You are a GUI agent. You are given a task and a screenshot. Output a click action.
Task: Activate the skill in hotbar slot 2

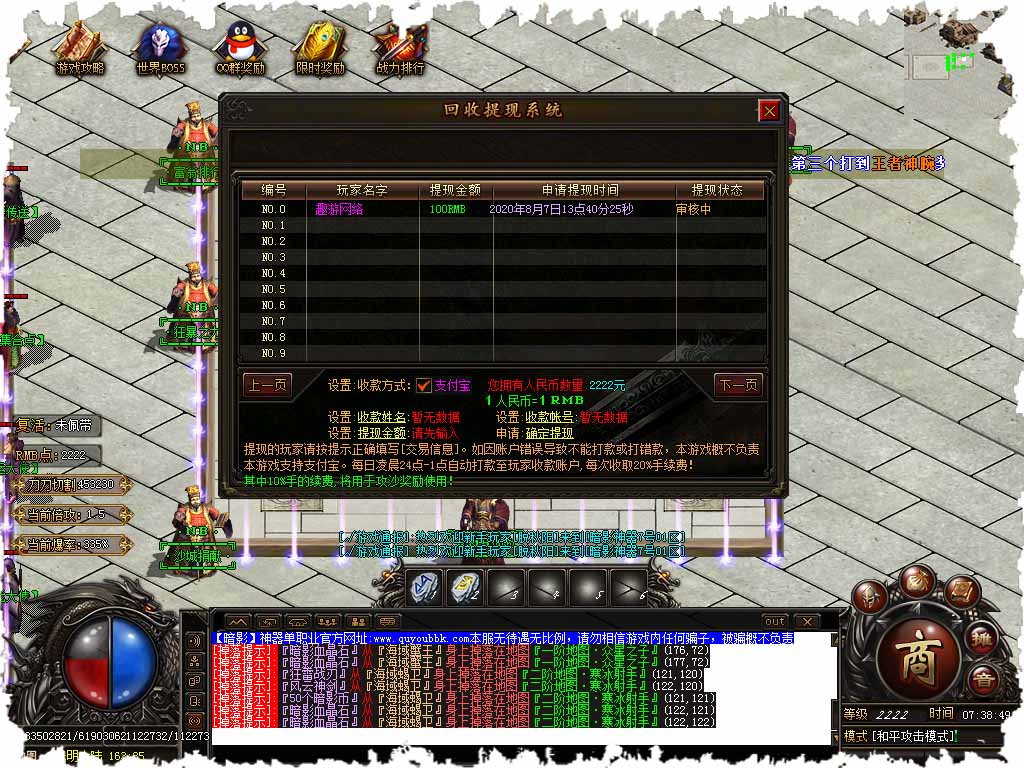point(465,587)
